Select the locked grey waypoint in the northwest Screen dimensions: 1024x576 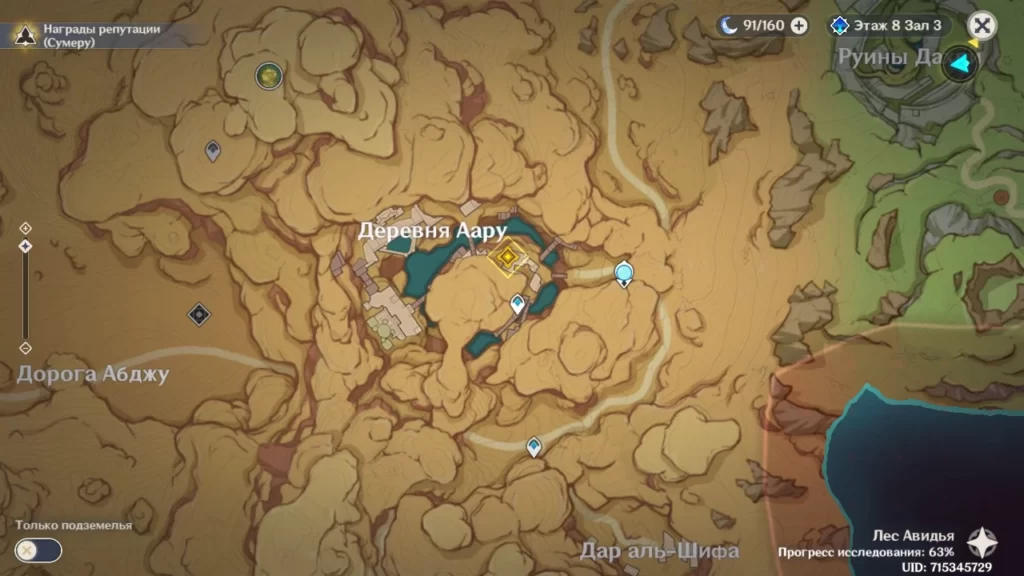click(213, 151)
